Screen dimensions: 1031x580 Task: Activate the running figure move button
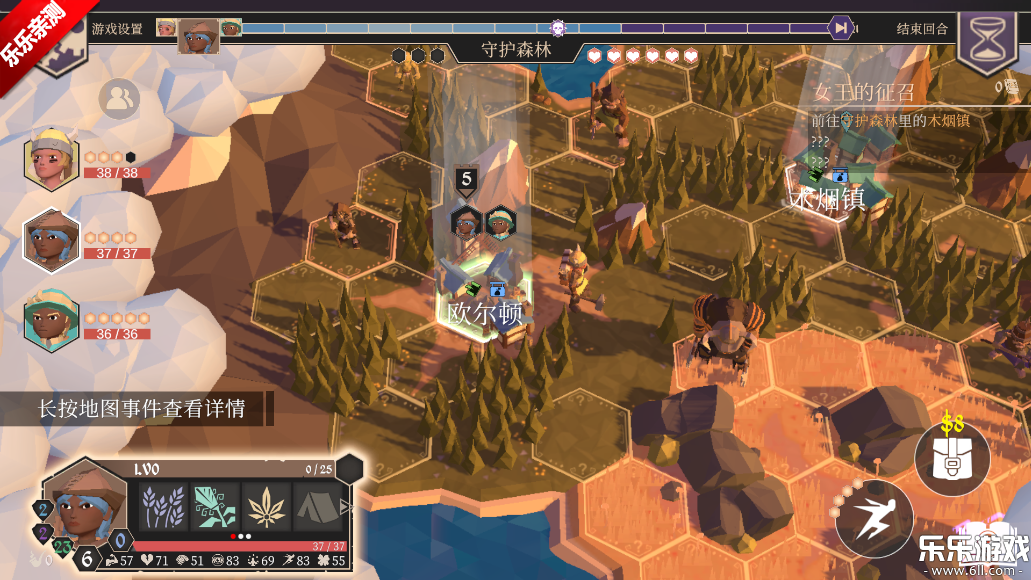point(873,518)
